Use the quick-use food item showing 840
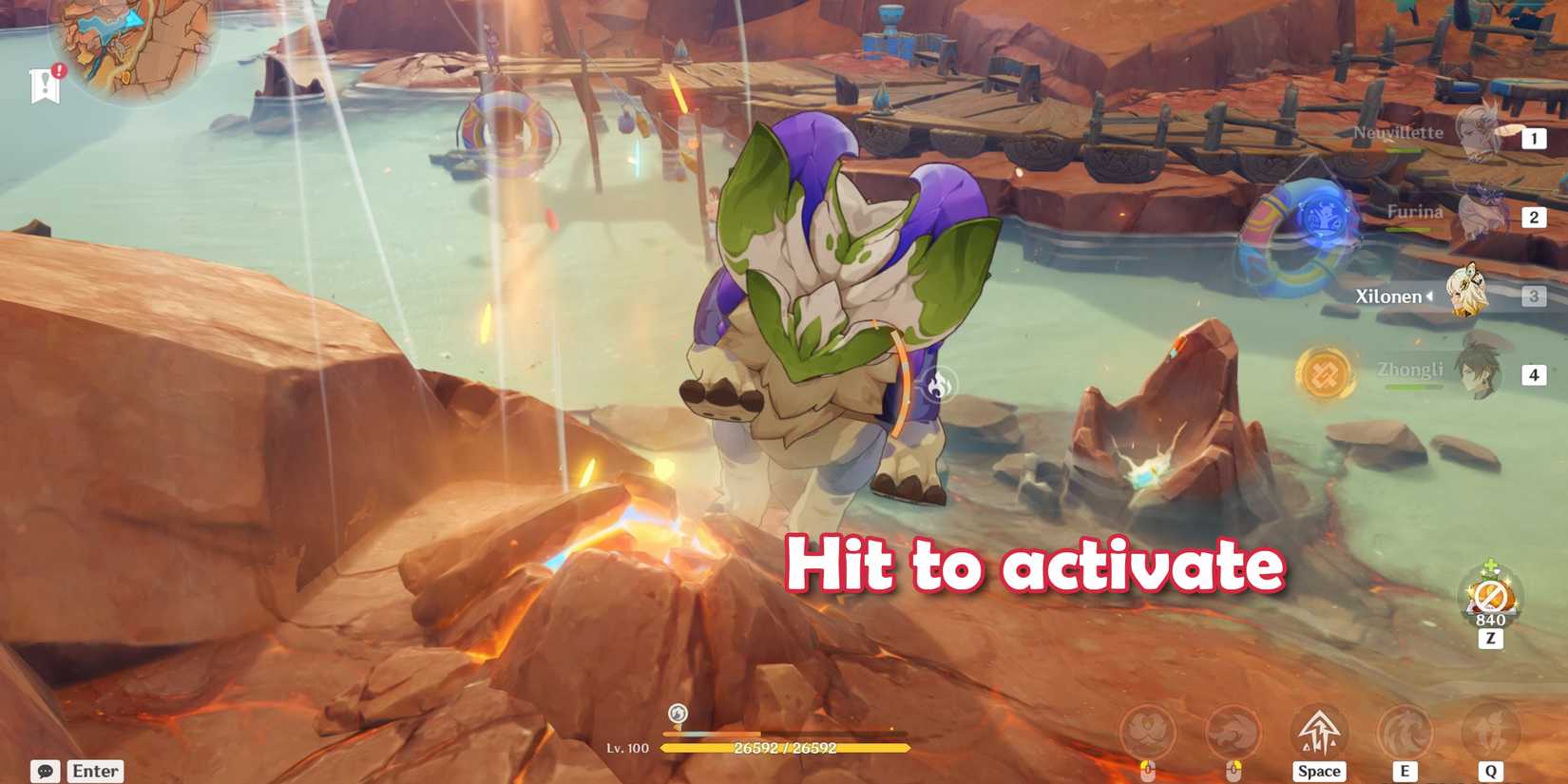 (1490, 594)
